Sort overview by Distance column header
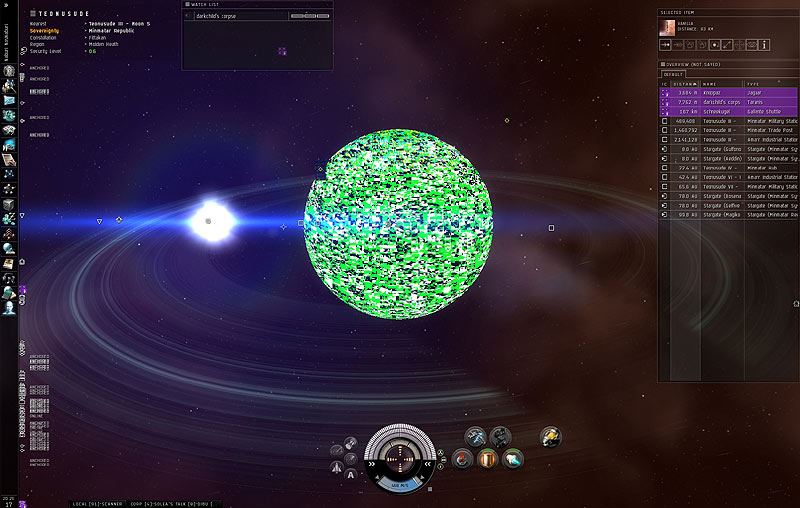800x508 pixels. pos(685,83)
